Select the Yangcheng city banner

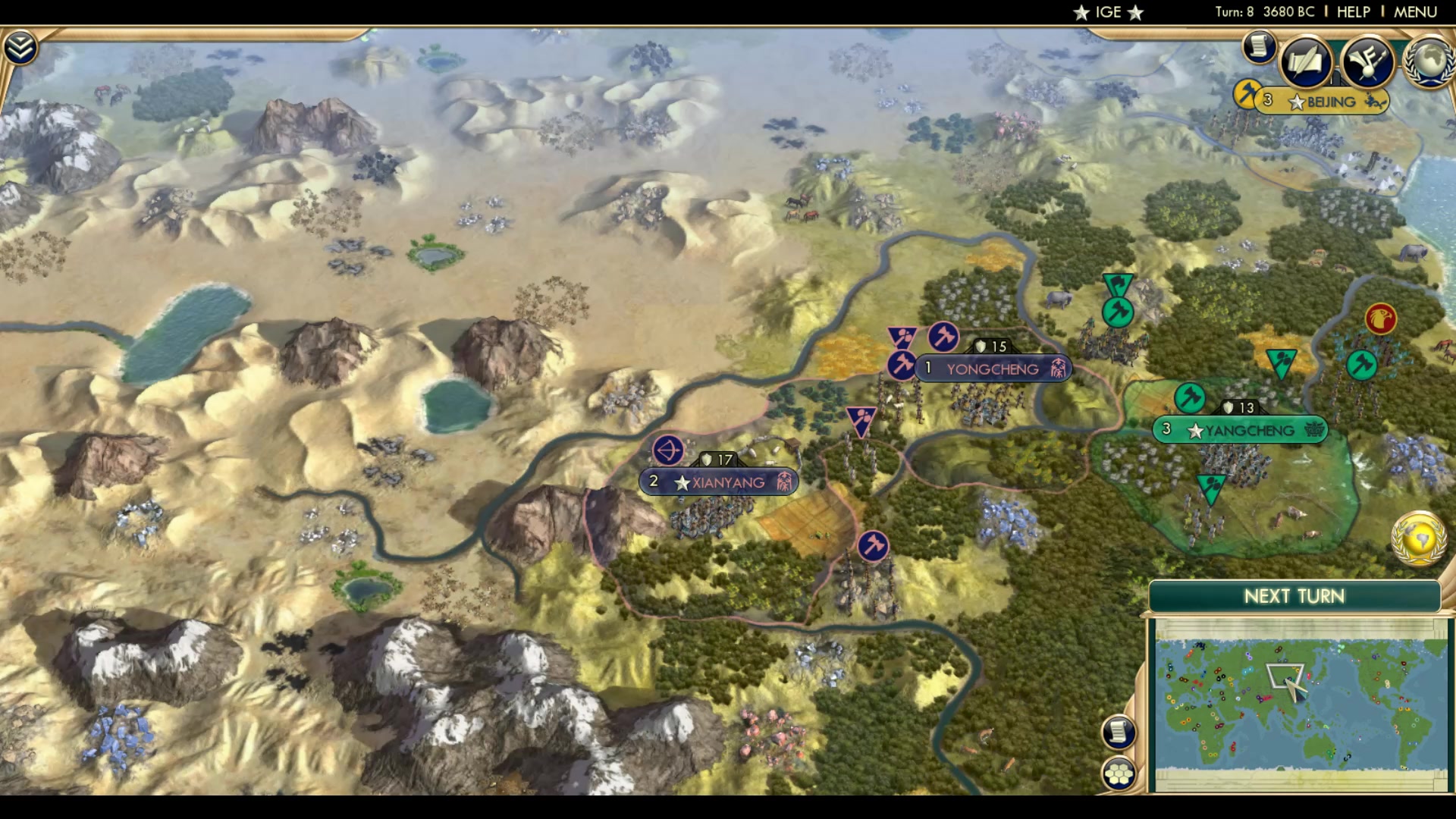click(x=1239, y=430)
